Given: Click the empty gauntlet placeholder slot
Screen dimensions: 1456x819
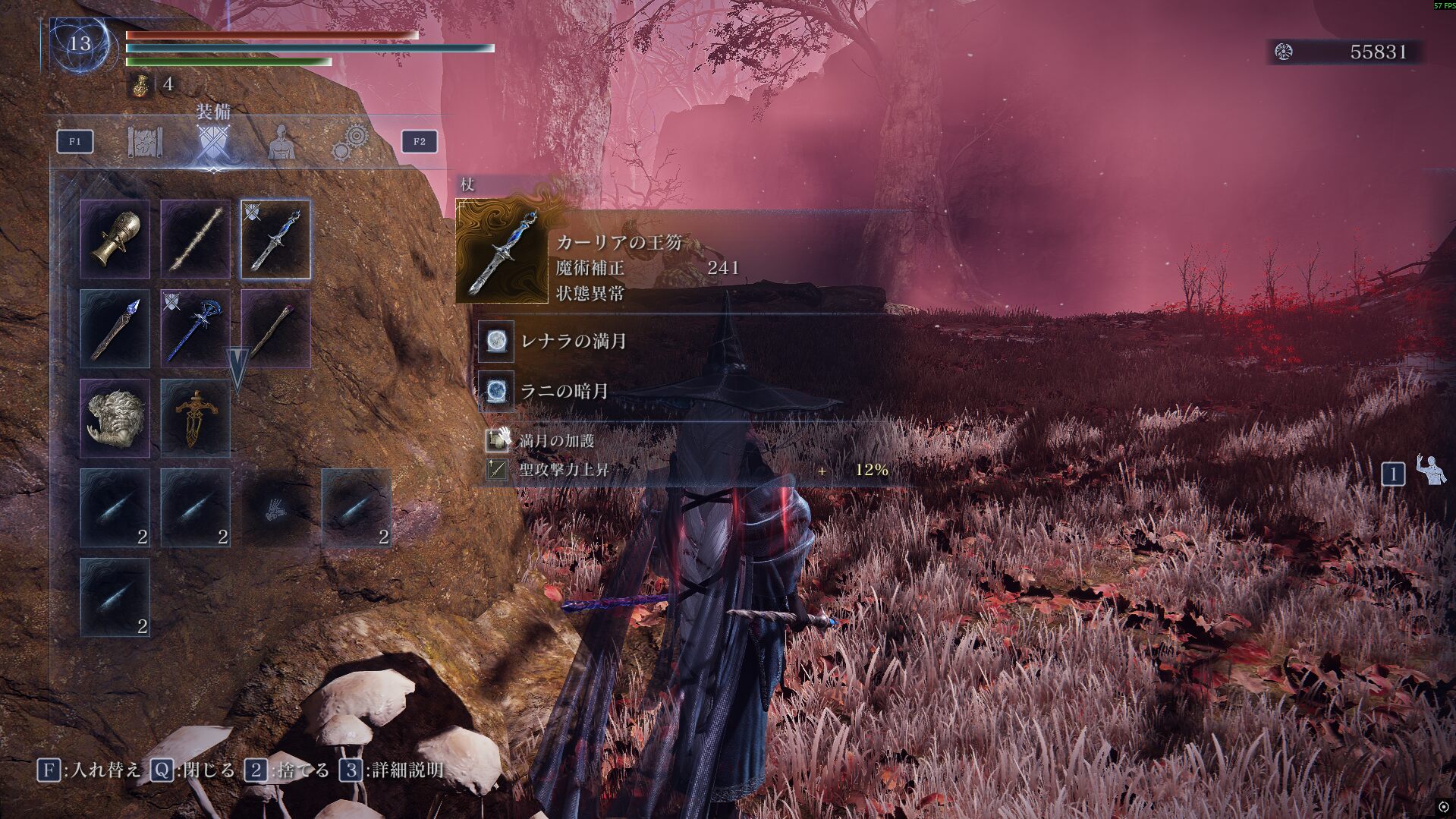Looking at the screenshot, I should coord(275,508).
